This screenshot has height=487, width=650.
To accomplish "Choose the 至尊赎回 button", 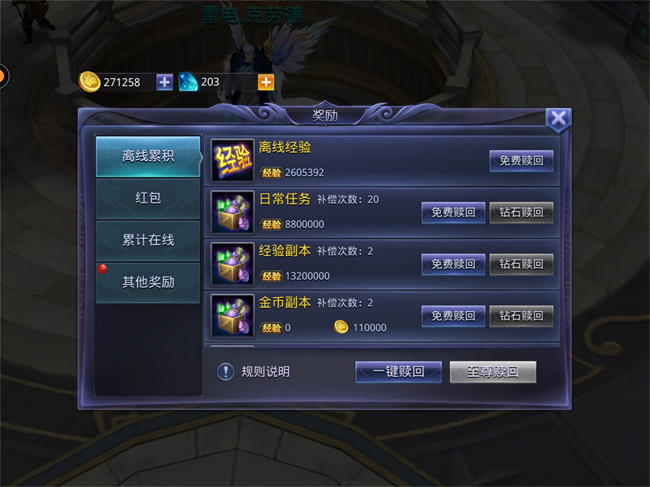I will [x=492, y=372].
